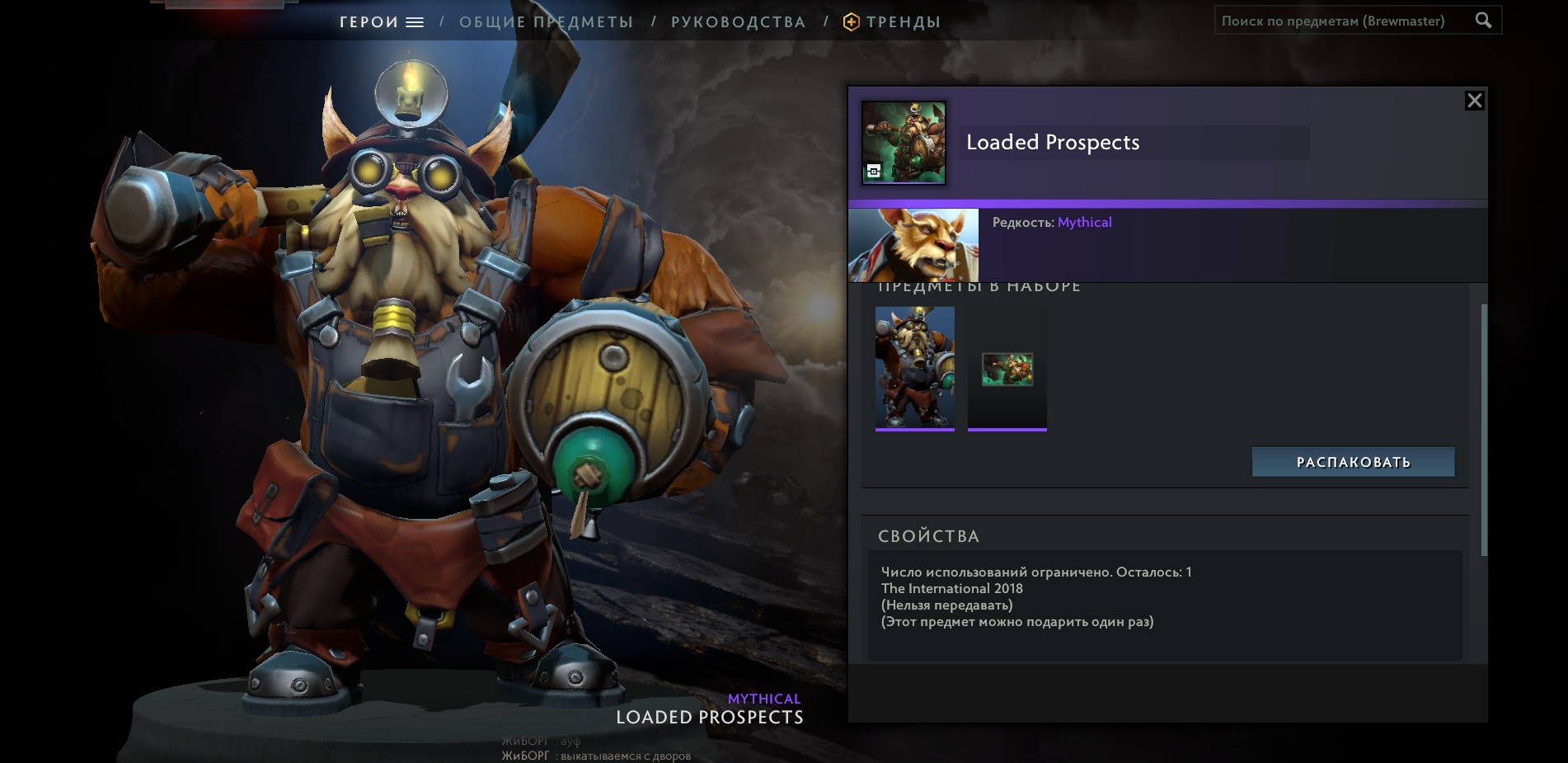Click the magnifying glass search icon
1568x763 pixels.
[1483, 21]
